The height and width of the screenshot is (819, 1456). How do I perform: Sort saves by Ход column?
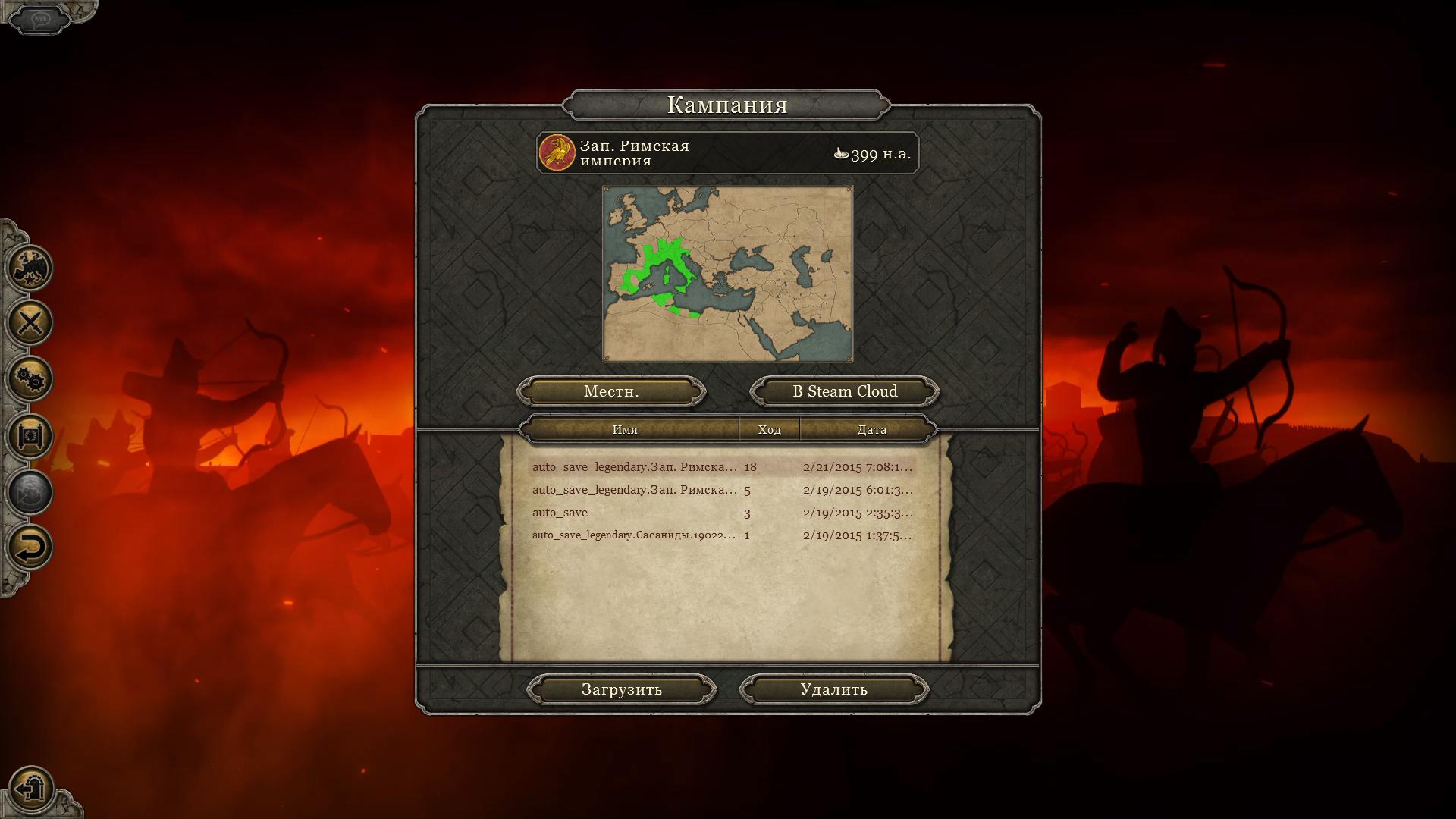click(x=769, y=429)
